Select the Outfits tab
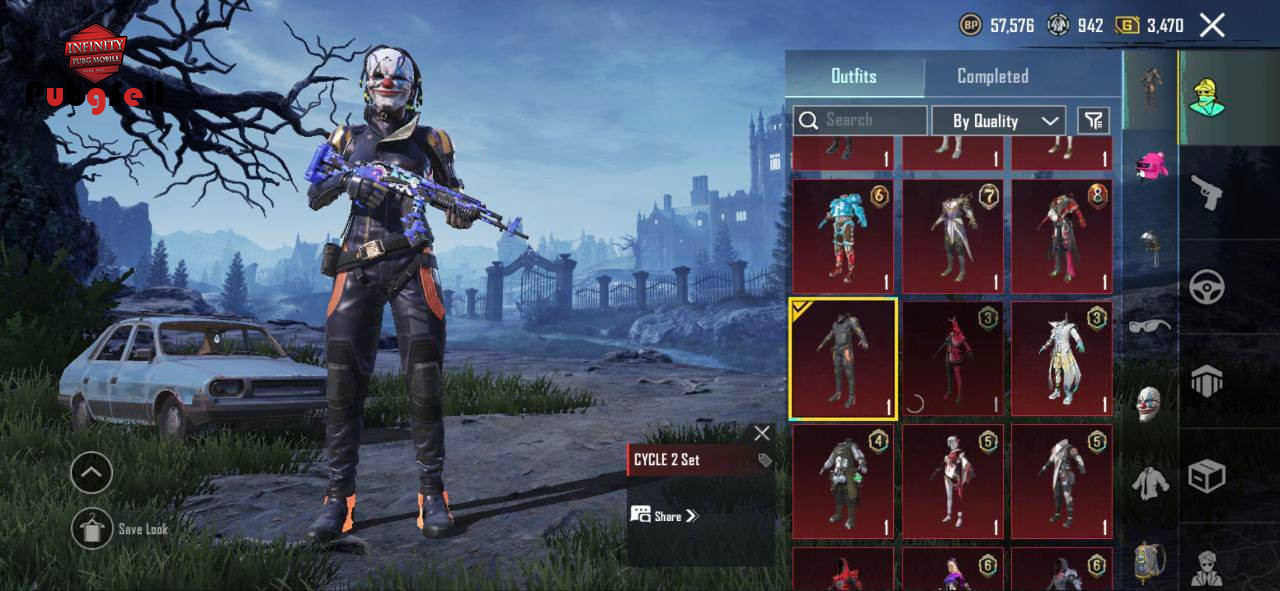The image size is (1280, 591). 854,76
